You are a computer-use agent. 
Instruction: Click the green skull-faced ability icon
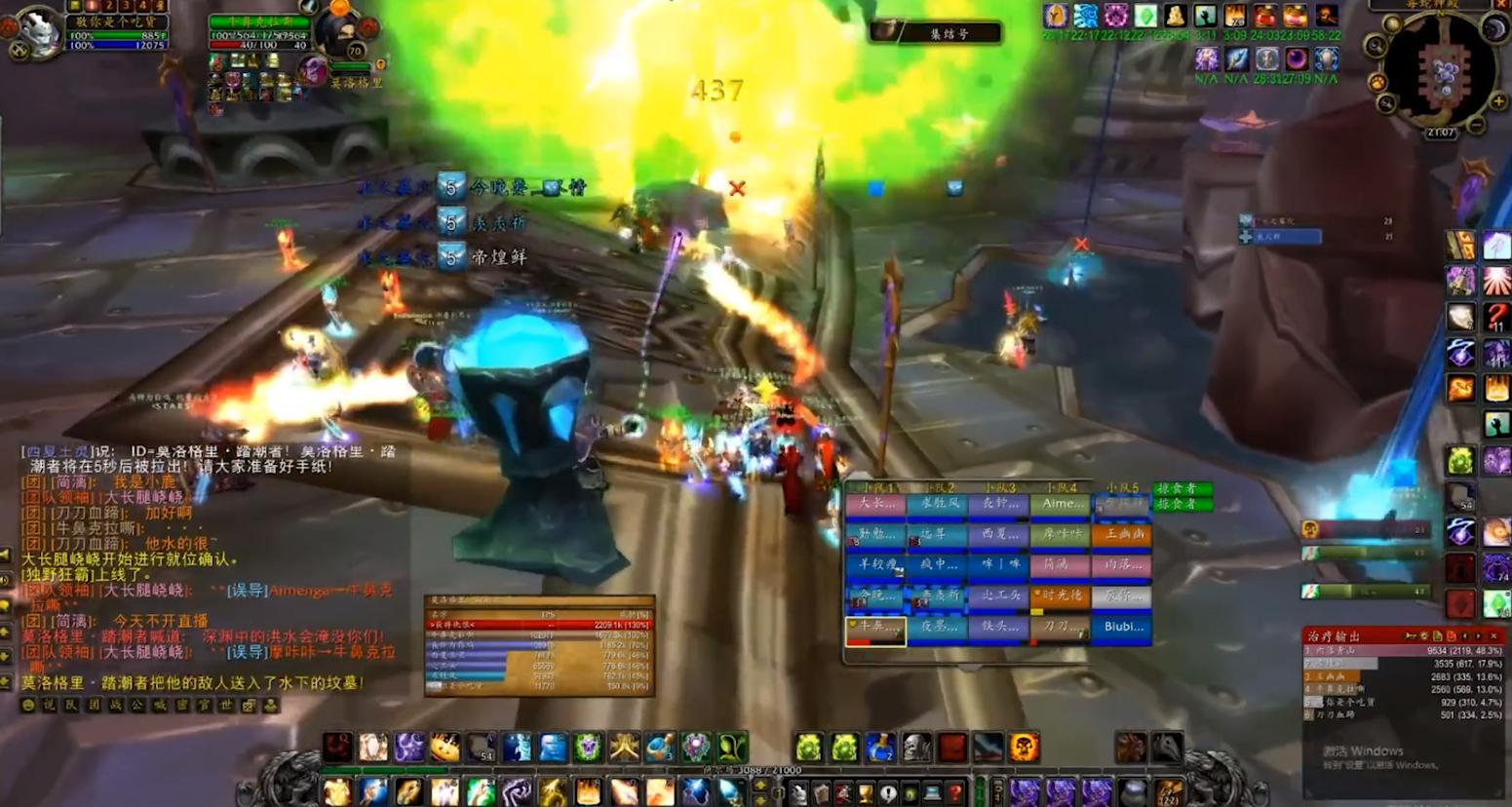pyautogui.click(x=588, y=748)
